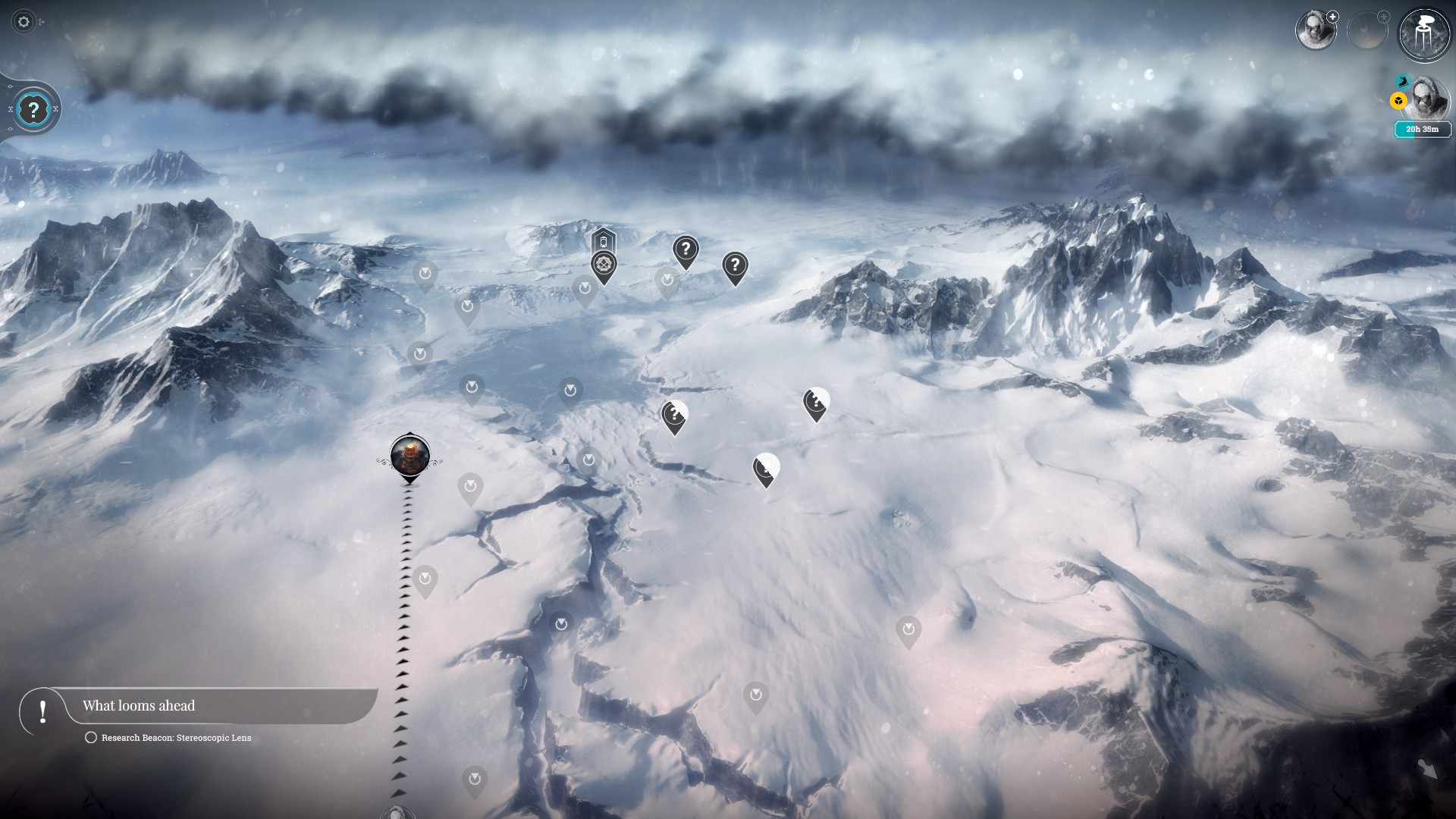Viewport: 1456px width, 819px height.
Task: Select the top-row scout portrait with plus
Action: (x=1315, y=30)
